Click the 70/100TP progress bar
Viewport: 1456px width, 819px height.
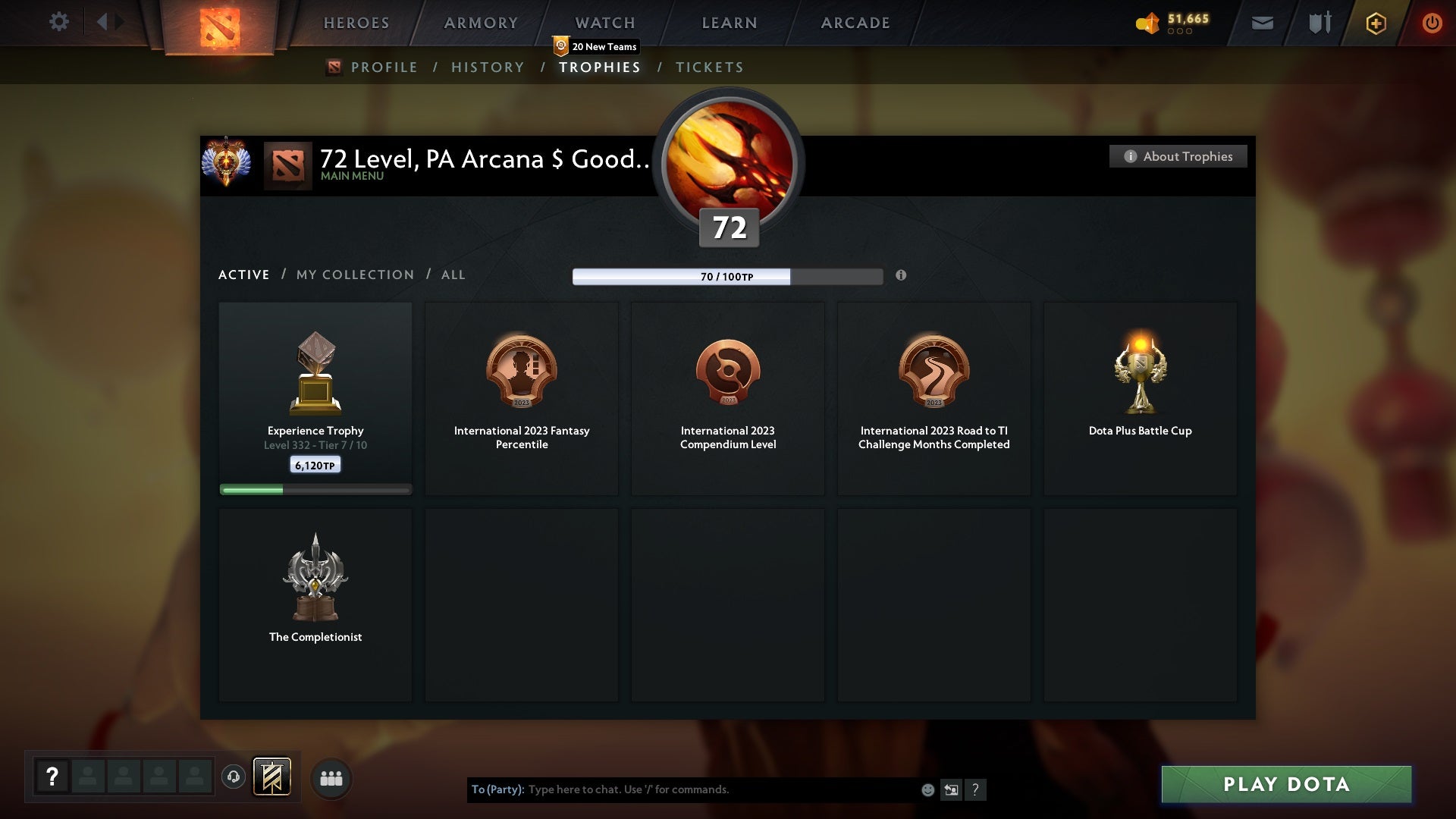pyautogui.click(x=728, y=277)
